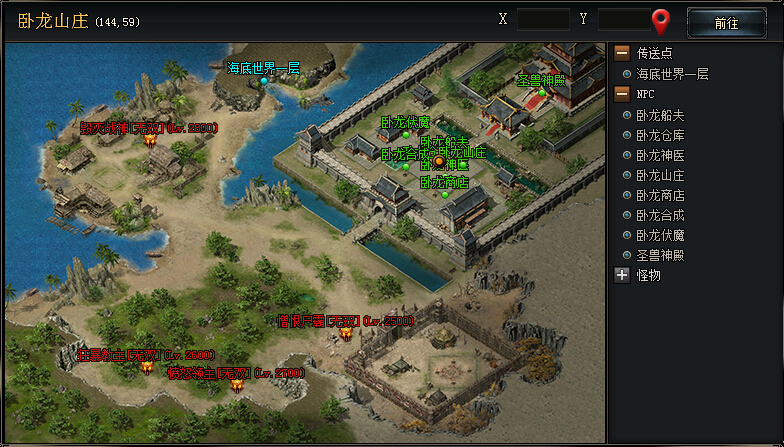The width and height of the screenshot is (784, 447).
Task: Click the red location pin icon
Action: pos(661,20)
